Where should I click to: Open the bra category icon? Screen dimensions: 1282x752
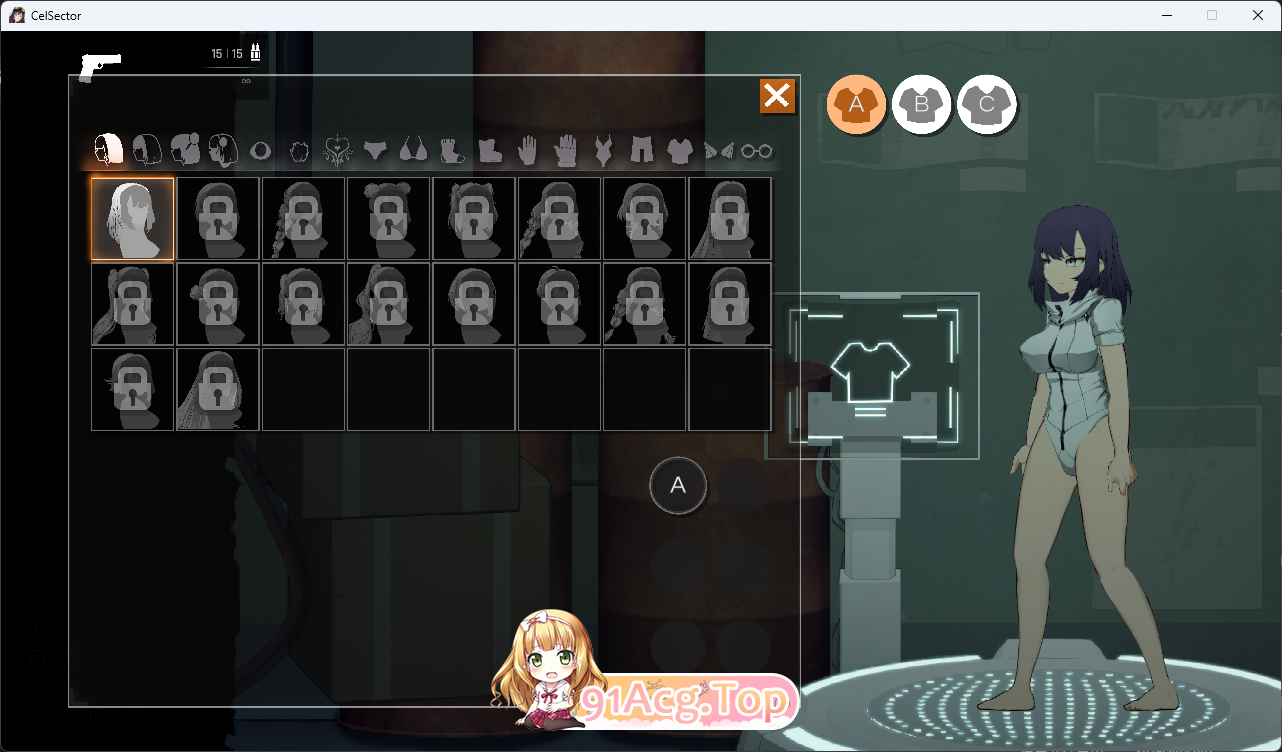point(412,150)
